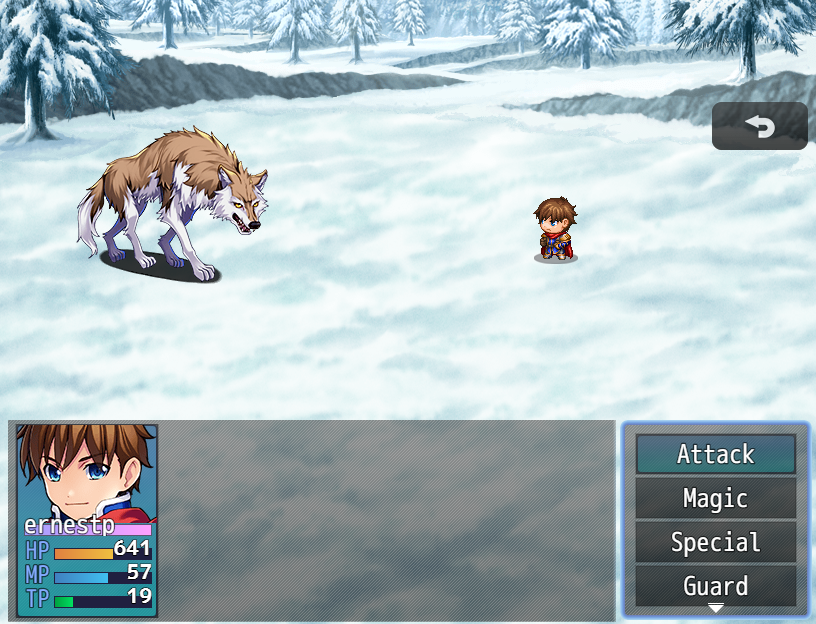Pick the Guard command
Image resolution: width=816 pixels, height=624 pixels.
pyautogui.click(x=715, y=585)
